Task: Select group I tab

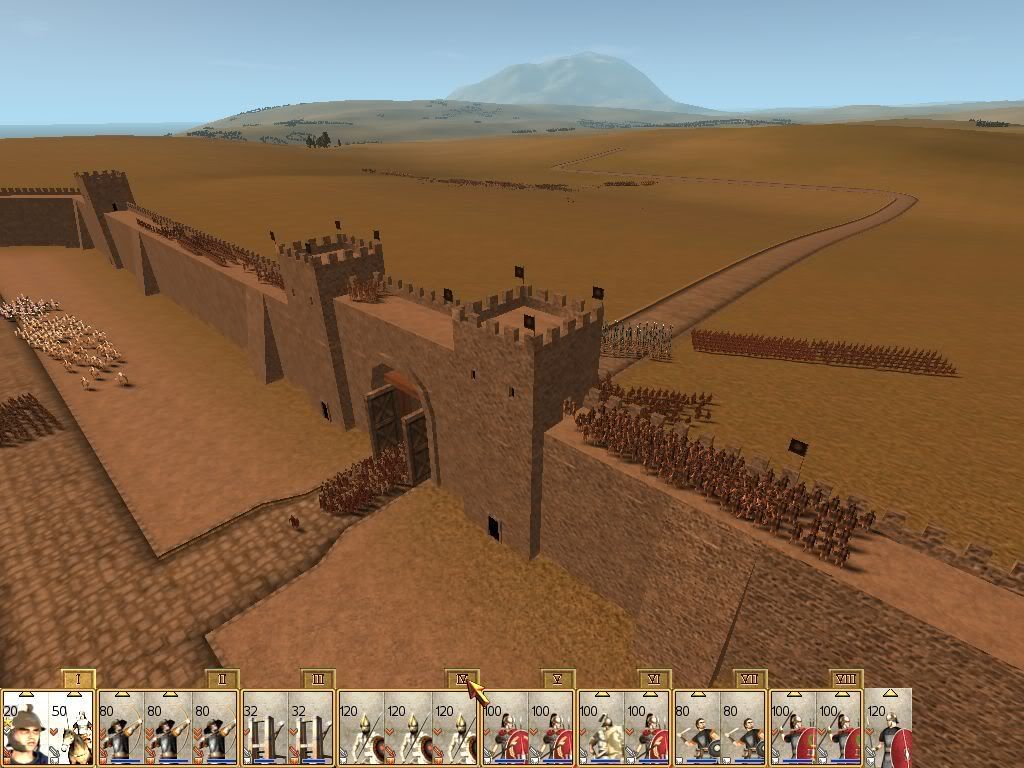Action: coord(77,680)
